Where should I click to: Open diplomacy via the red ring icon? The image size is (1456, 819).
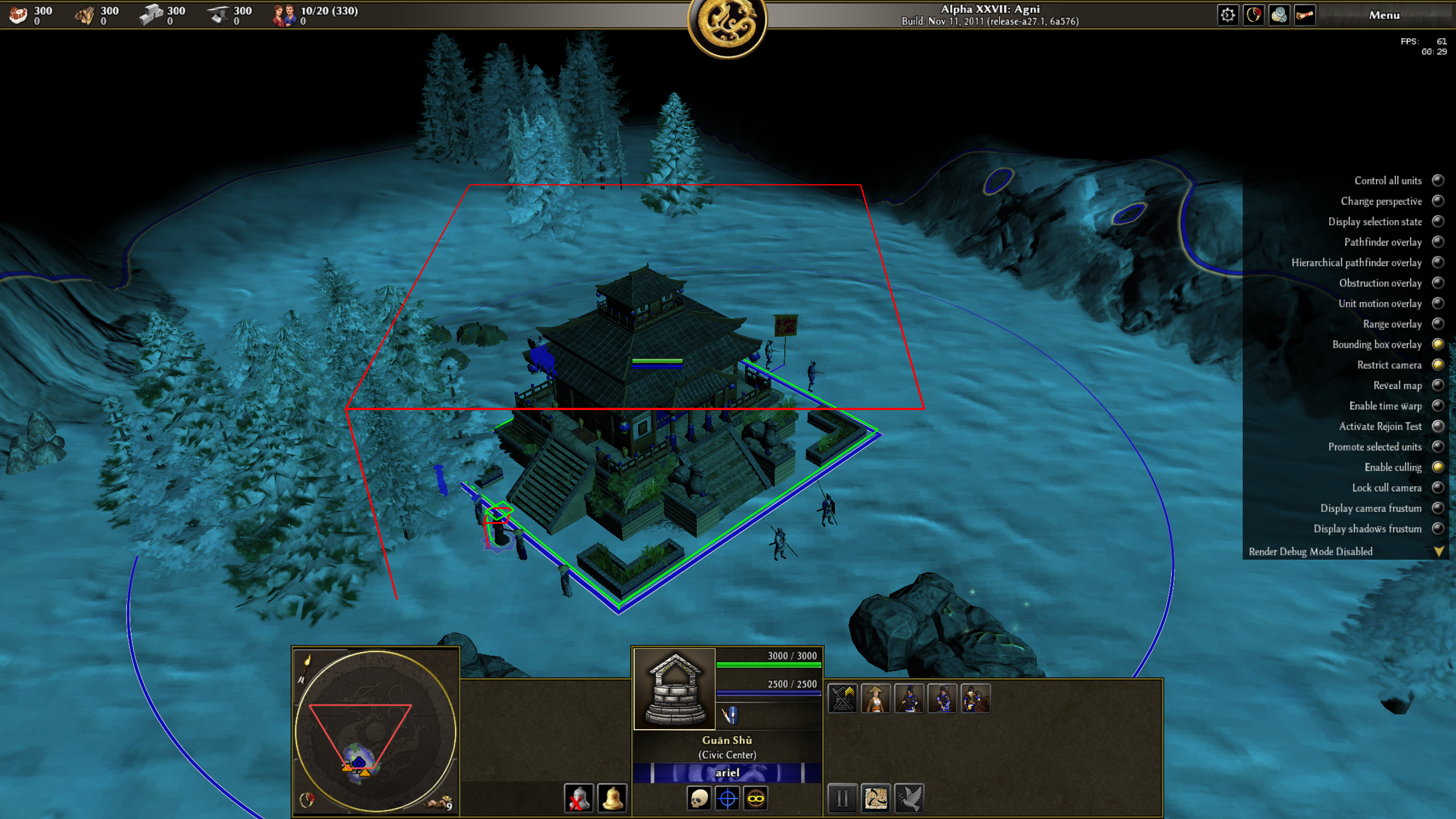[x=1254, y=15]
